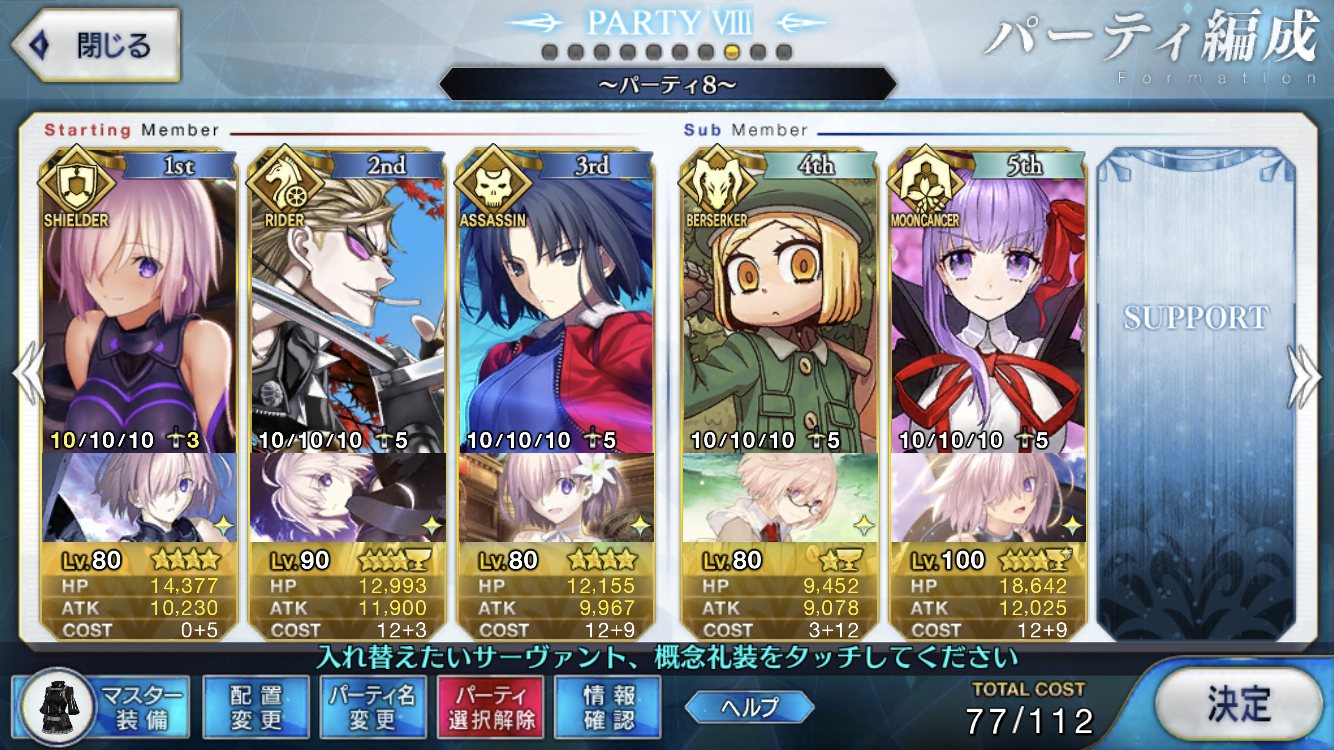Image resolution: width=1334 pixels, height=750 pixels.
Task: Show the ヘルプ help panel
Action: [x=748, y=707]
